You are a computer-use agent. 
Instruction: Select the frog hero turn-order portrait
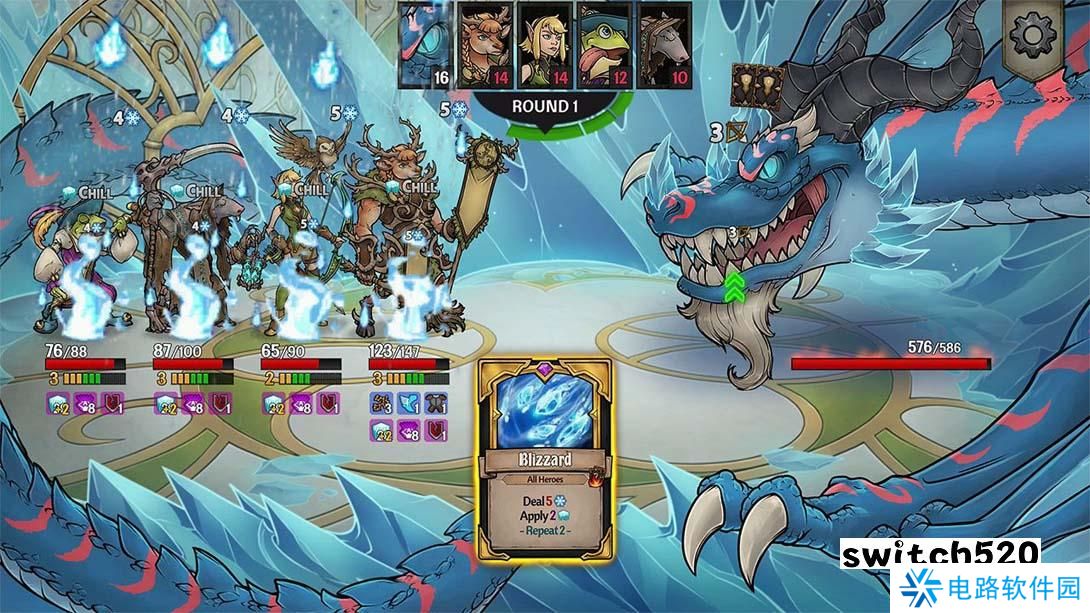point(606,45)
